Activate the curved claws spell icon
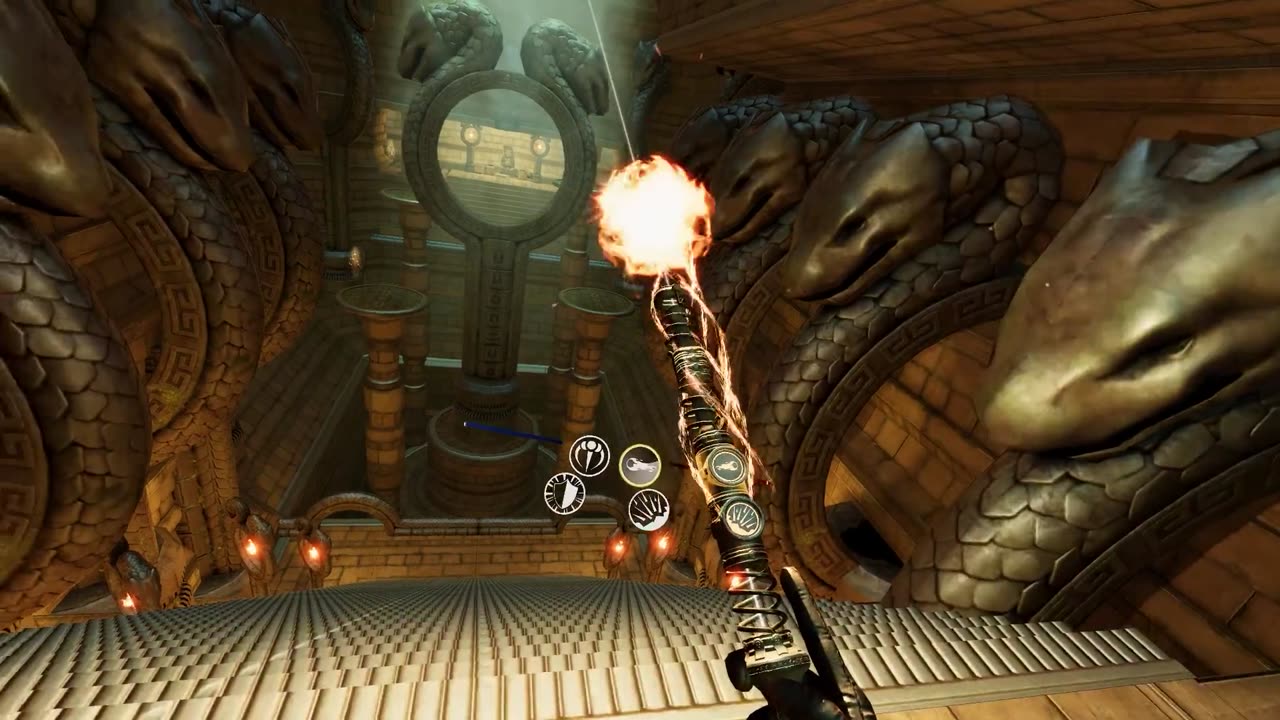The width and height of the screenshot is (1280, 720). [x=589, y=456]
